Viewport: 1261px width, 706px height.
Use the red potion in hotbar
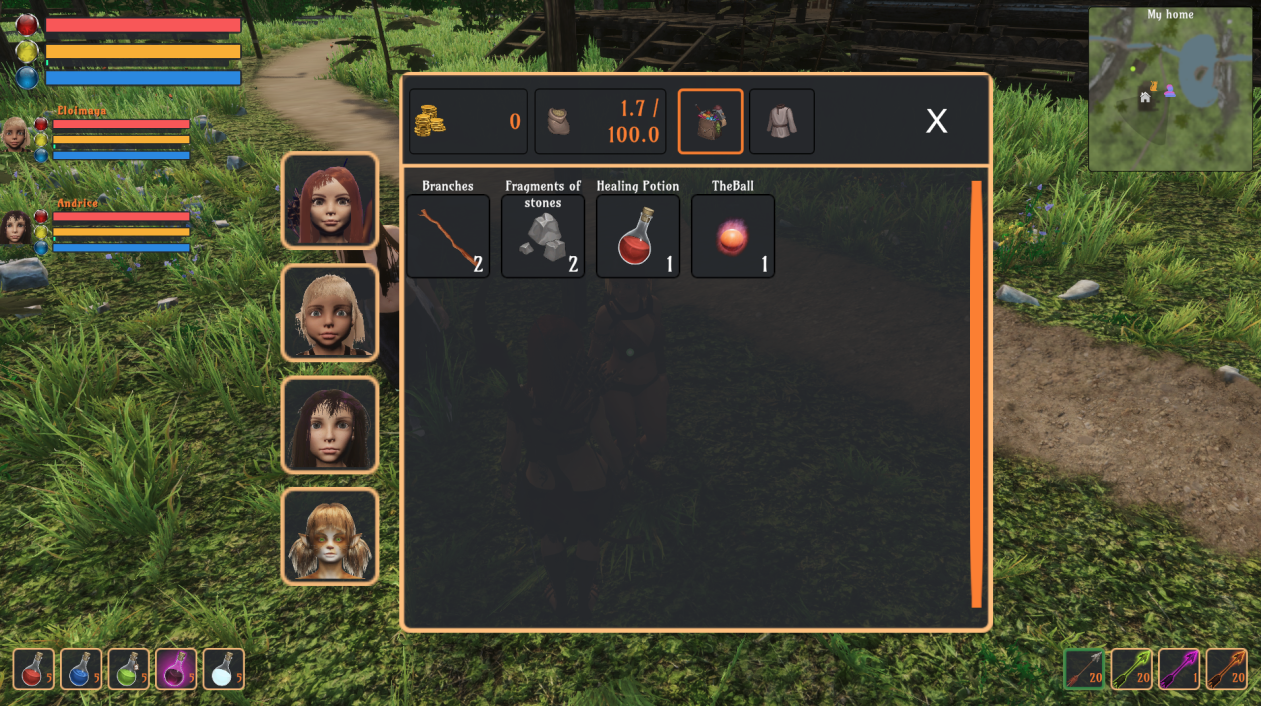coord(34,669)
